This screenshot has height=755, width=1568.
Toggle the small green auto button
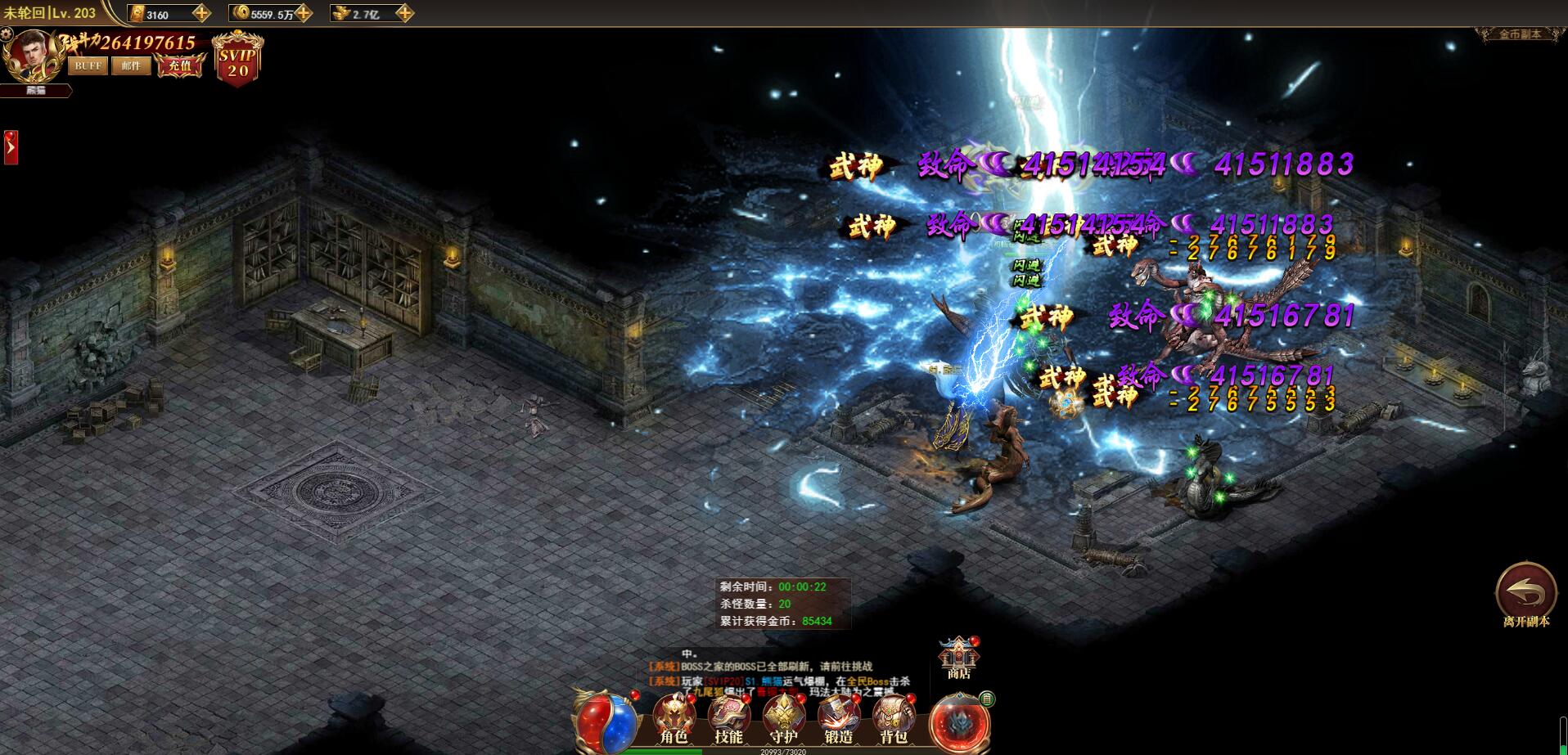point(987,699)
